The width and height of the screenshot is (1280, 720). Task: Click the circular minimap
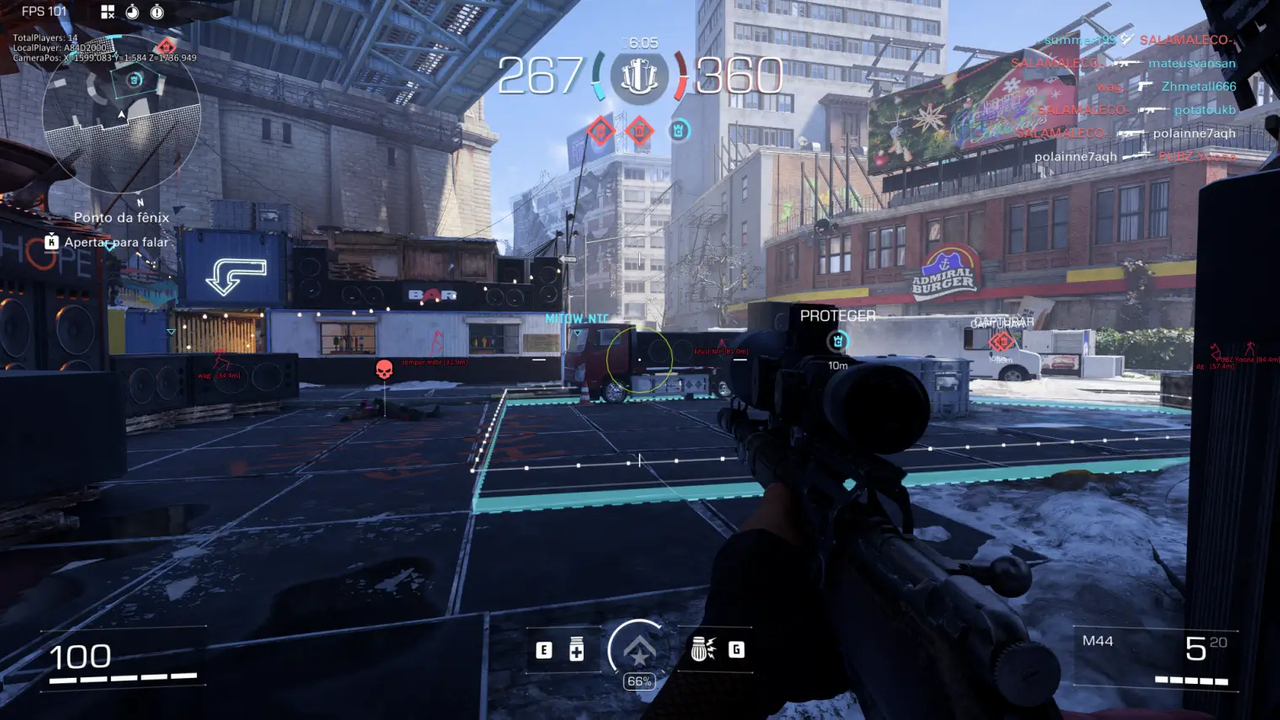point(121,113)
